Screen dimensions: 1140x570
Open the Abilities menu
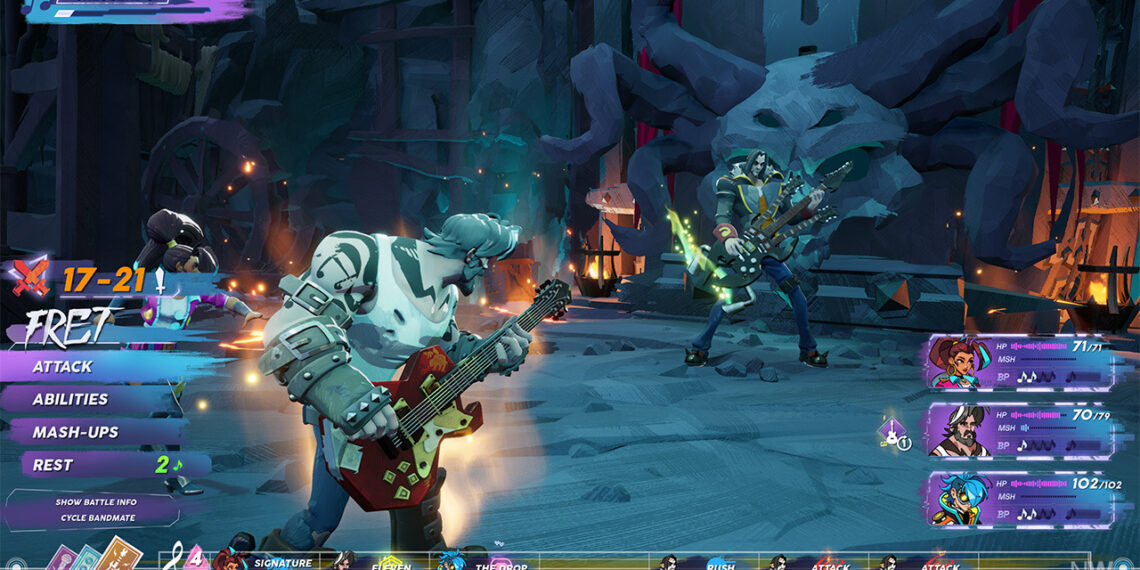coord(70,399)
